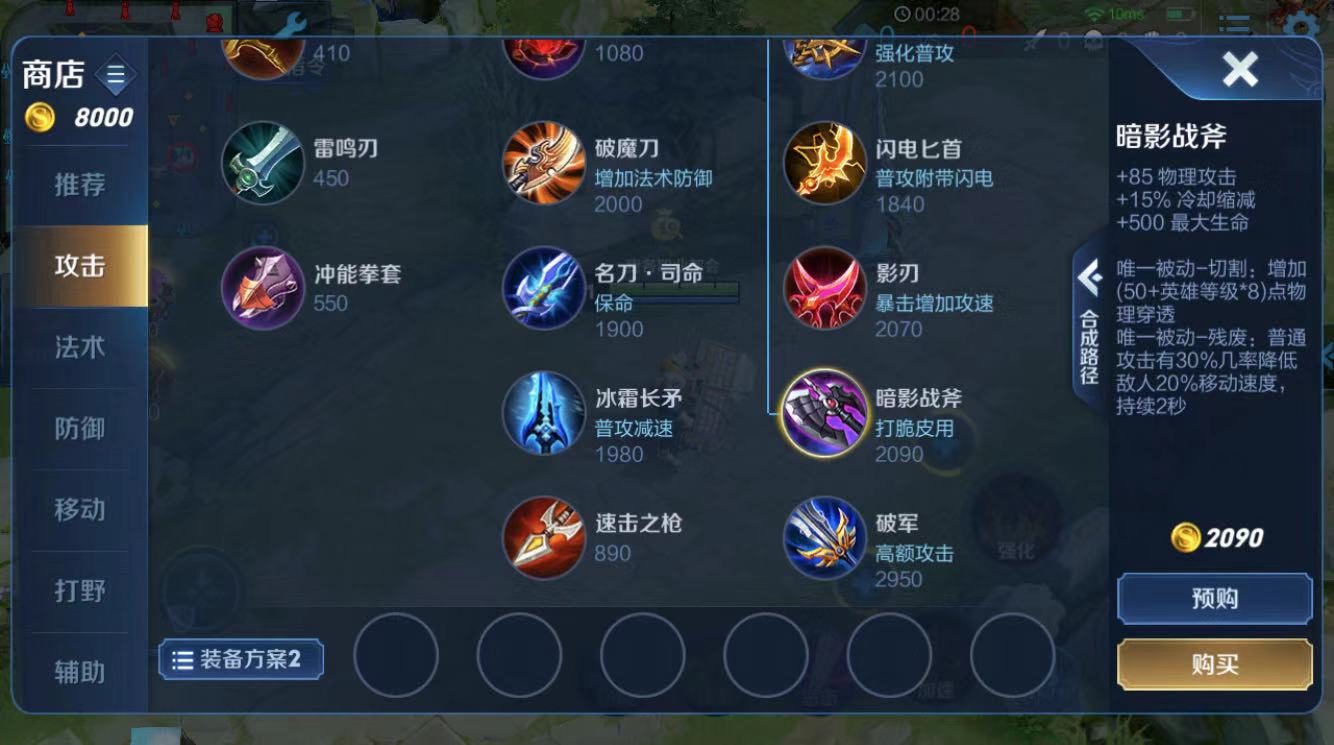This screenshot has width=1334, height=745.
Task: Click the 闪电匕首 item icon
Action: 823,165
